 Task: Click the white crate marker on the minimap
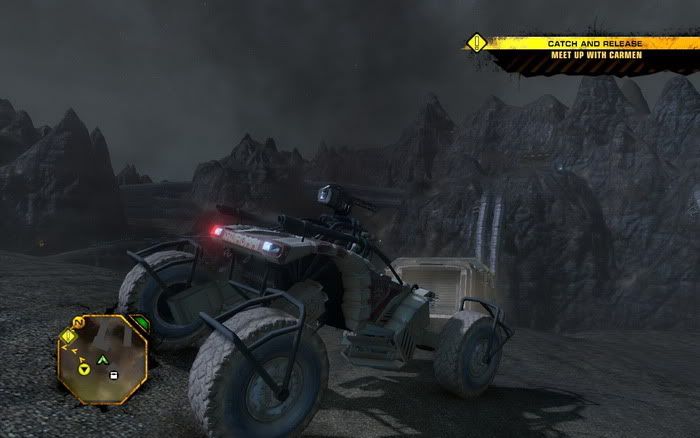(x=113, y=375)
